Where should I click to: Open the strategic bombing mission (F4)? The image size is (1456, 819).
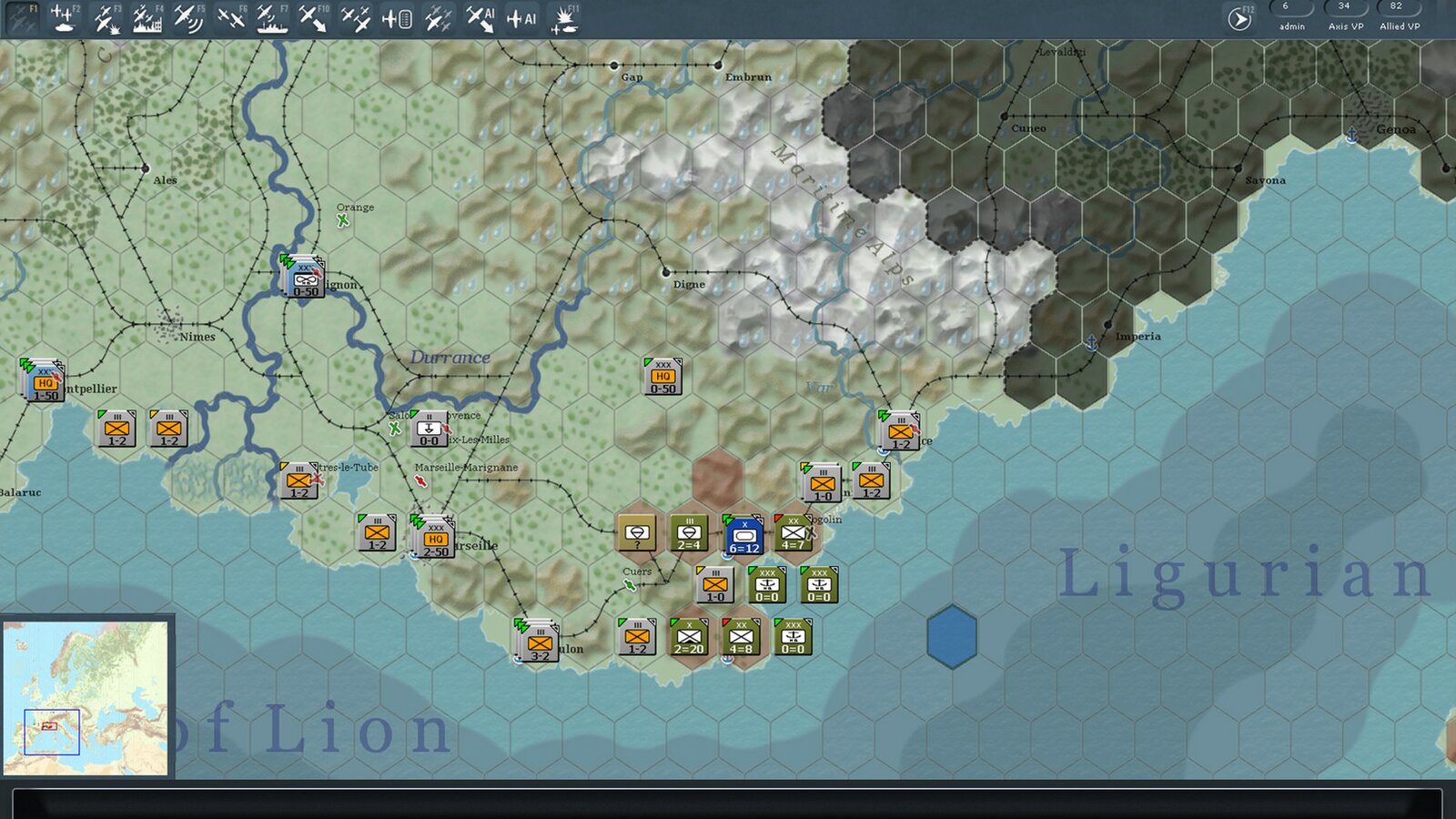pyautogui.click(x=147, y=16)
